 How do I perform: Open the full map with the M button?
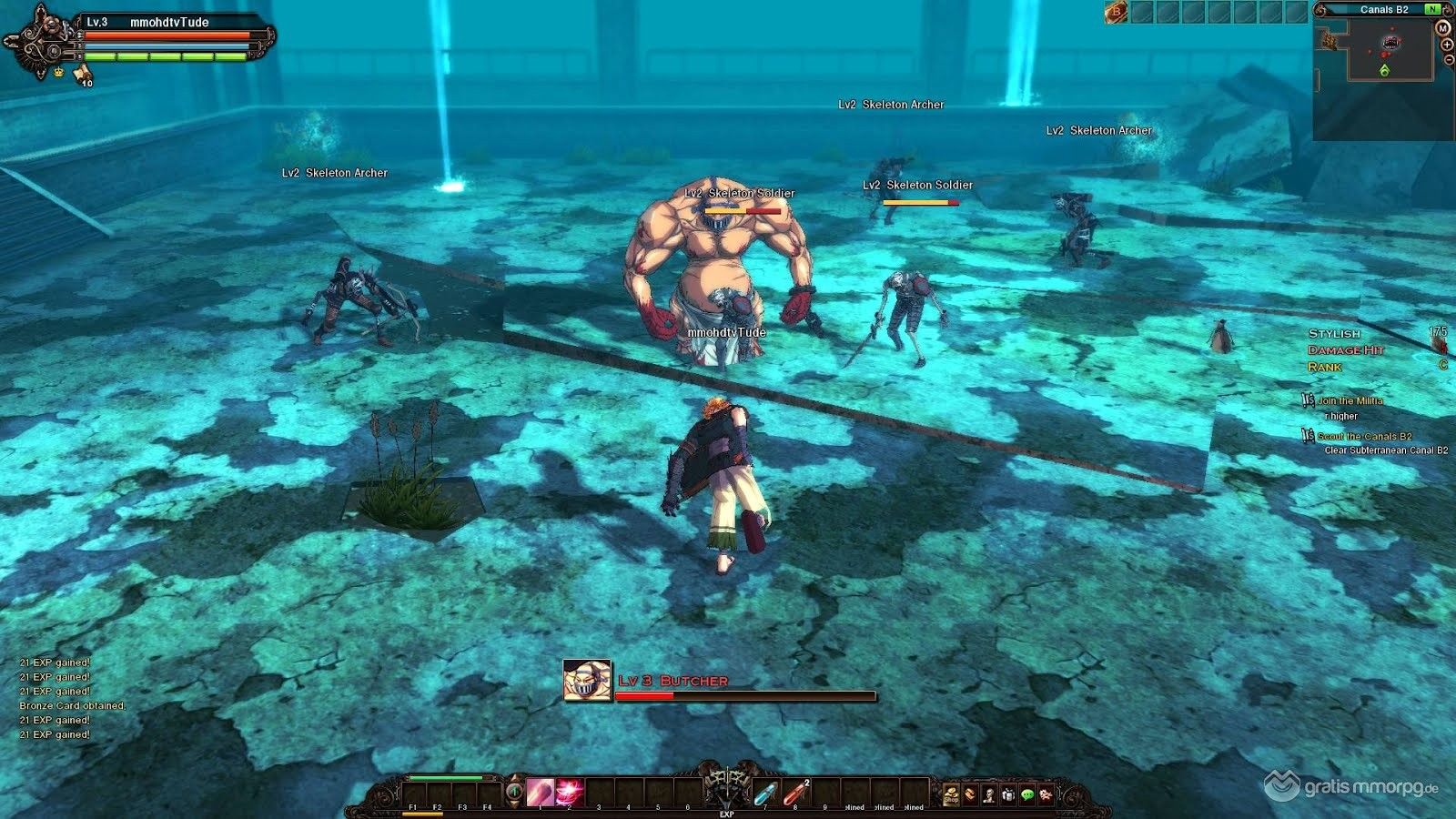coord(1442,28)
